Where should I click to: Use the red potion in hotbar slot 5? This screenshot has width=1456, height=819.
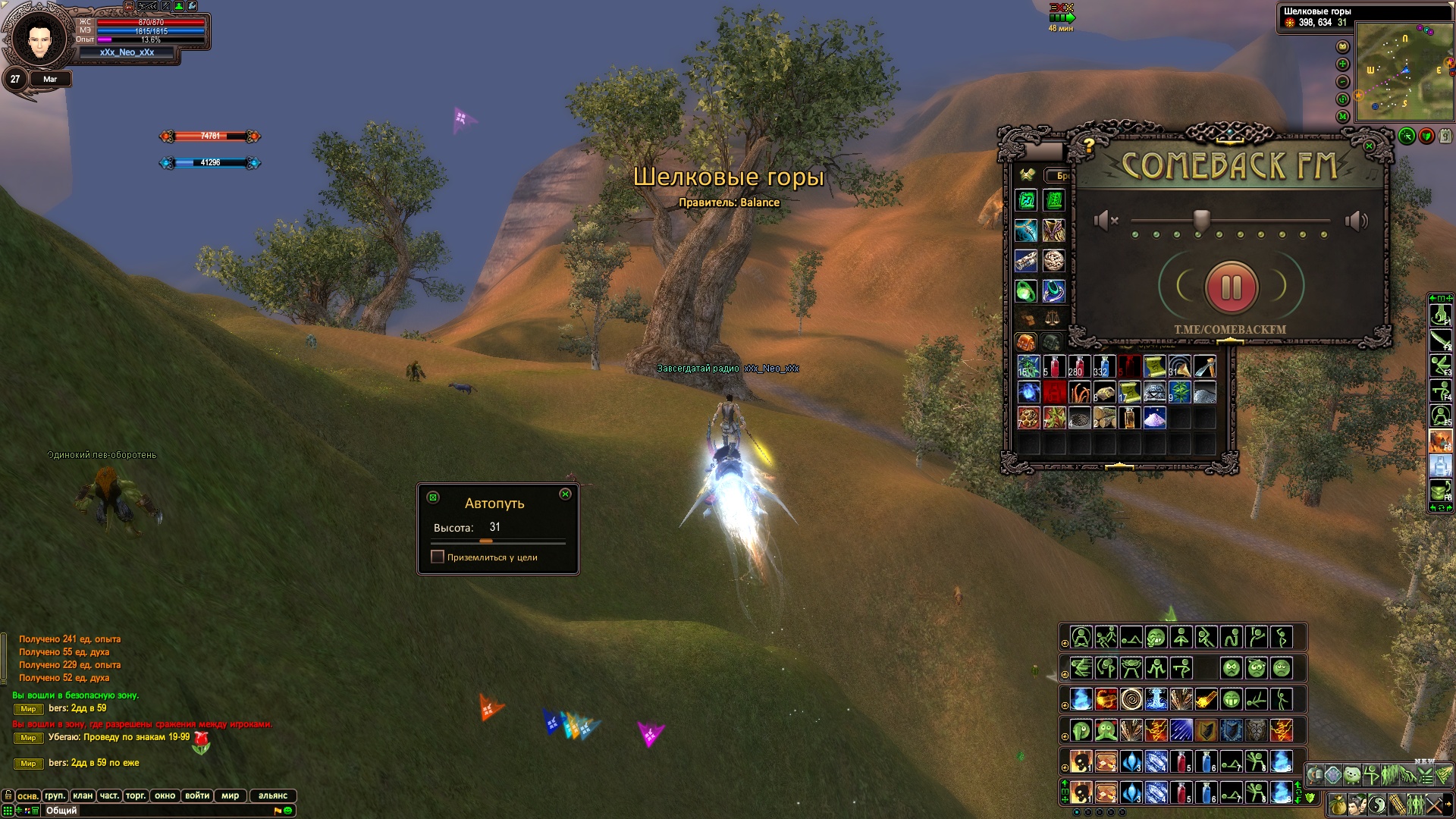click(1181, 761)
